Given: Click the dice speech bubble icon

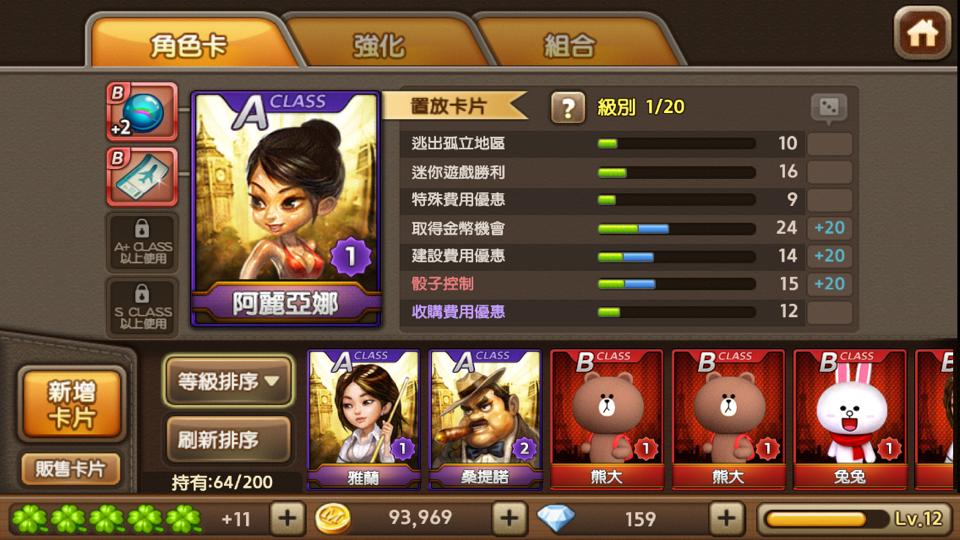Looking at the screenshot, I should coord(828,108).
